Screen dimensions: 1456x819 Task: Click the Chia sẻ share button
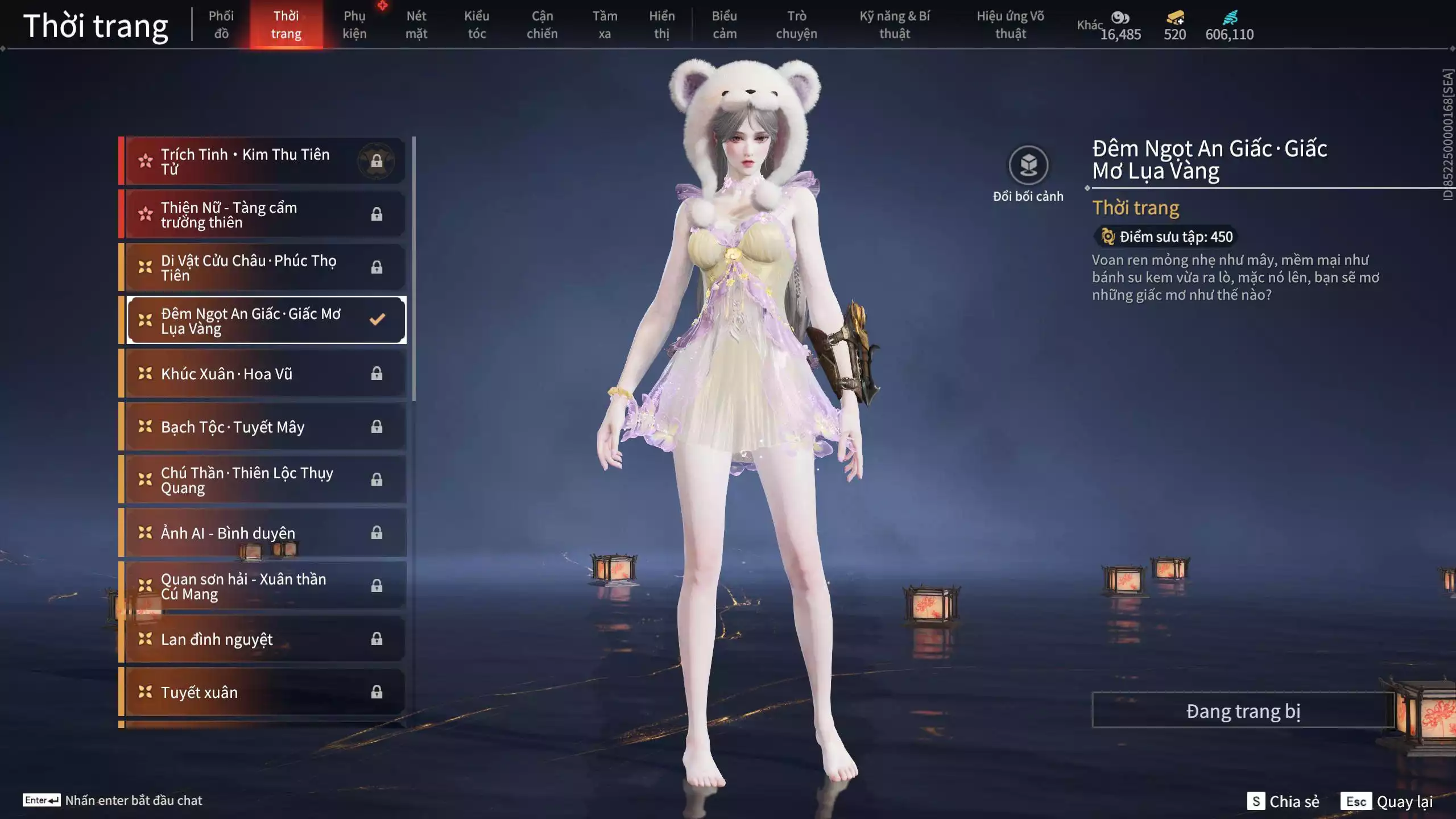click(x=1284, y=801)
